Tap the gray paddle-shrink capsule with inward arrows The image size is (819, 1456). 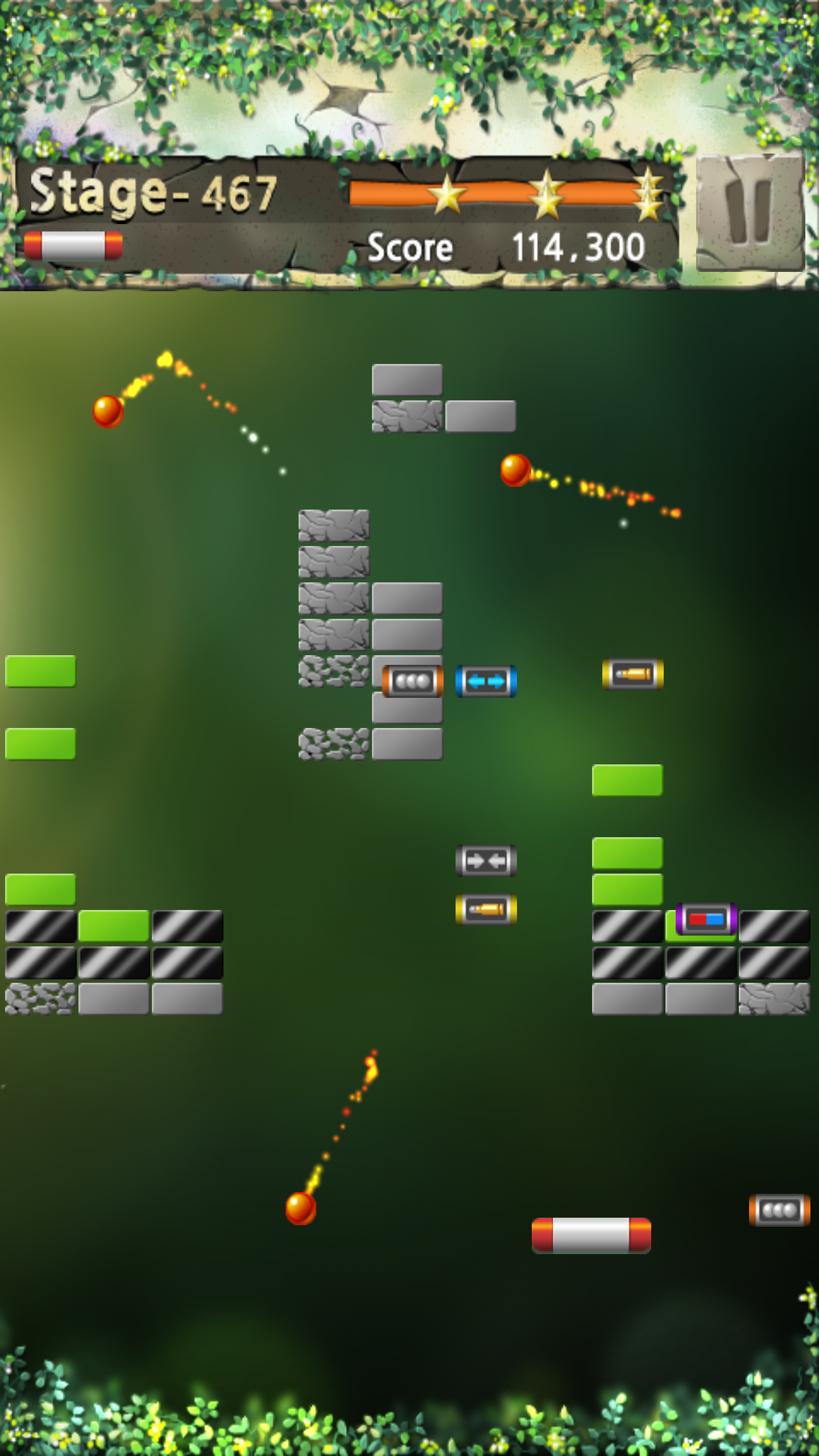[486, 861]
